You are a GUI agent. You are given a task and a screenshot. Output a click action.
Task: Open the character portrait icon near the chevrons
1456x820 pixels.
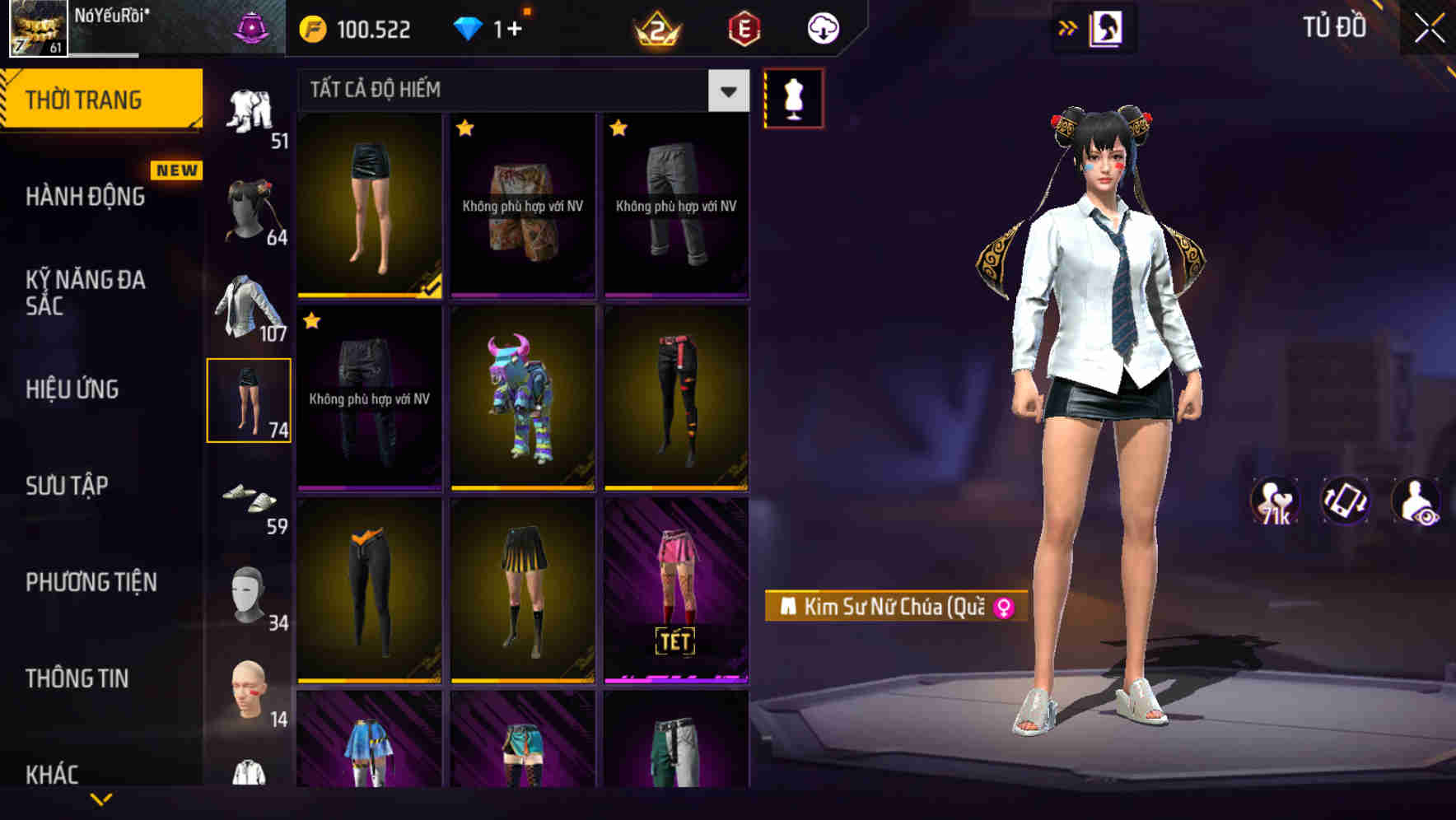coord(1104,26)
